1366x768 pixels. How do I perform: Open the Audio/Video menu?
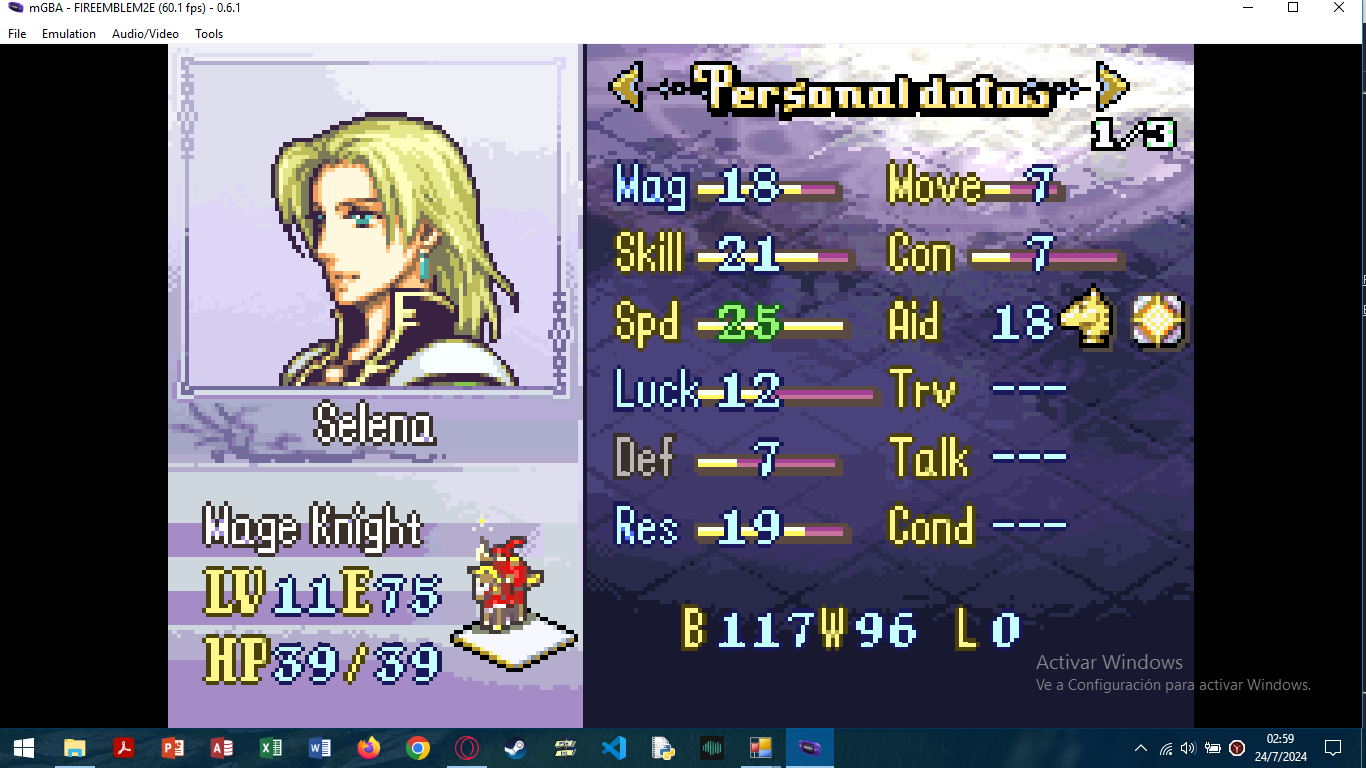(145, 34)
